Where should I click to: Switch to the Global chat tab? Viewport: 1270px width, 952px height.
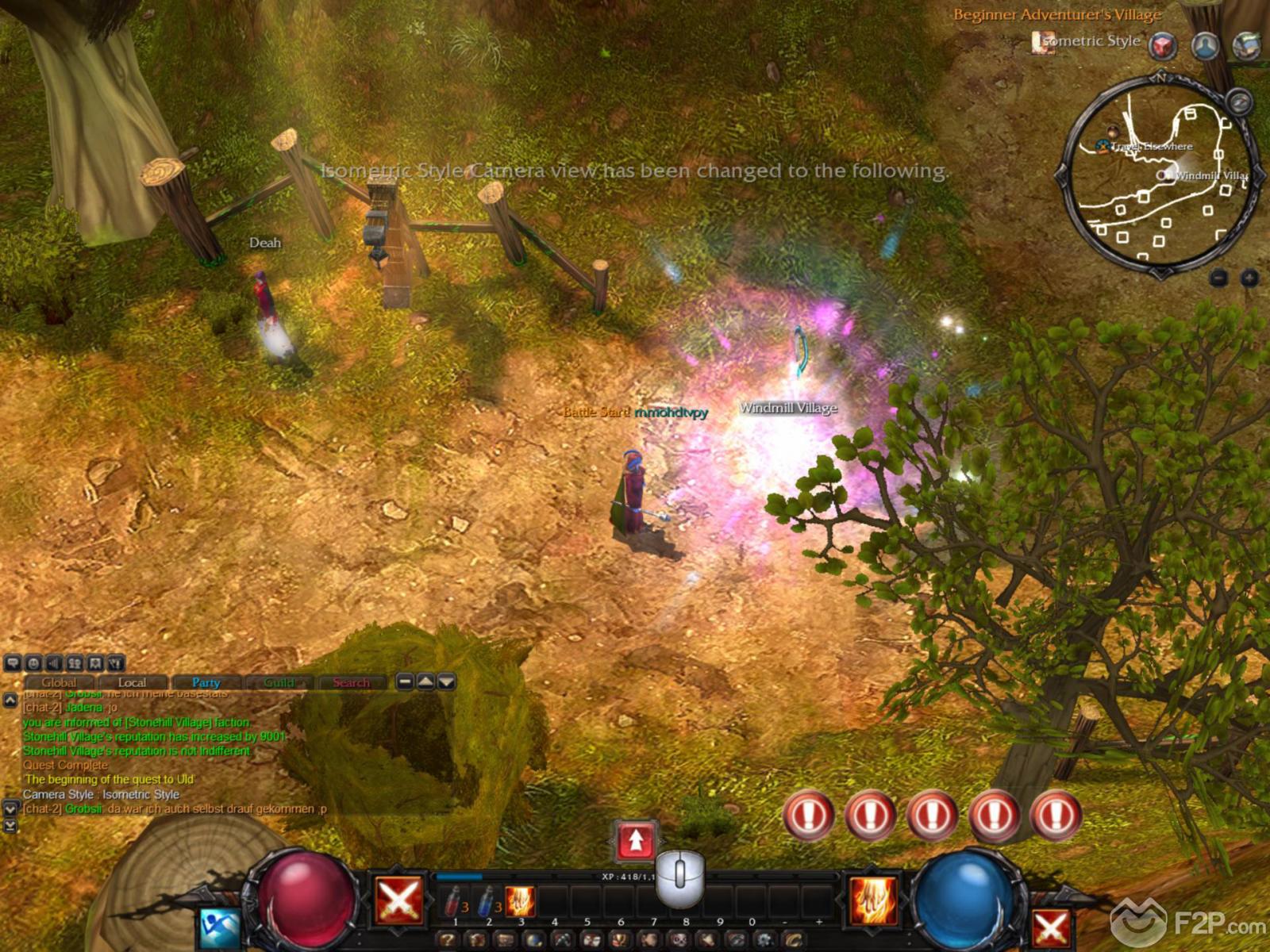tap(59, 682)
